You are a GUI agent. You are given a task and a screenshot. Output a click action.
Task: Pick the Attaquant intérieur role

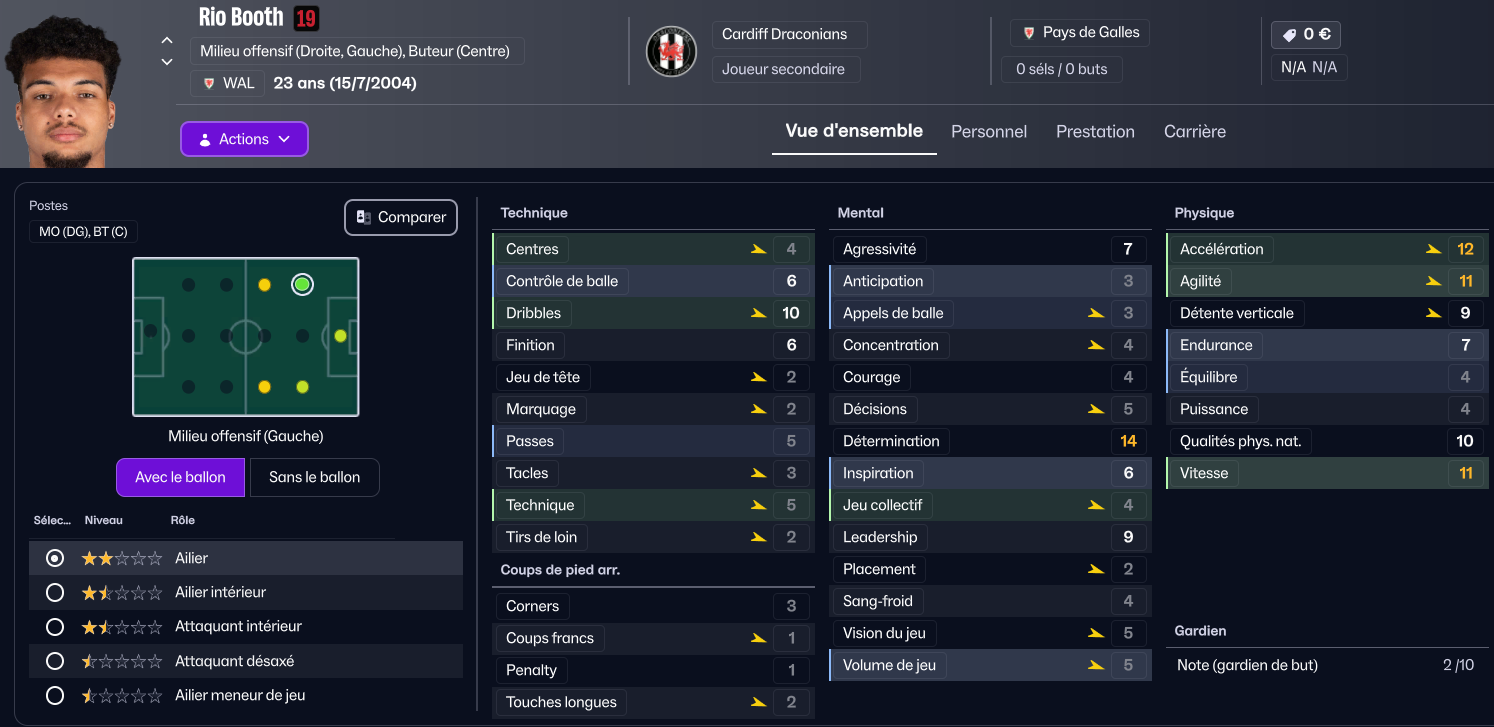click(x=56, y=627)
